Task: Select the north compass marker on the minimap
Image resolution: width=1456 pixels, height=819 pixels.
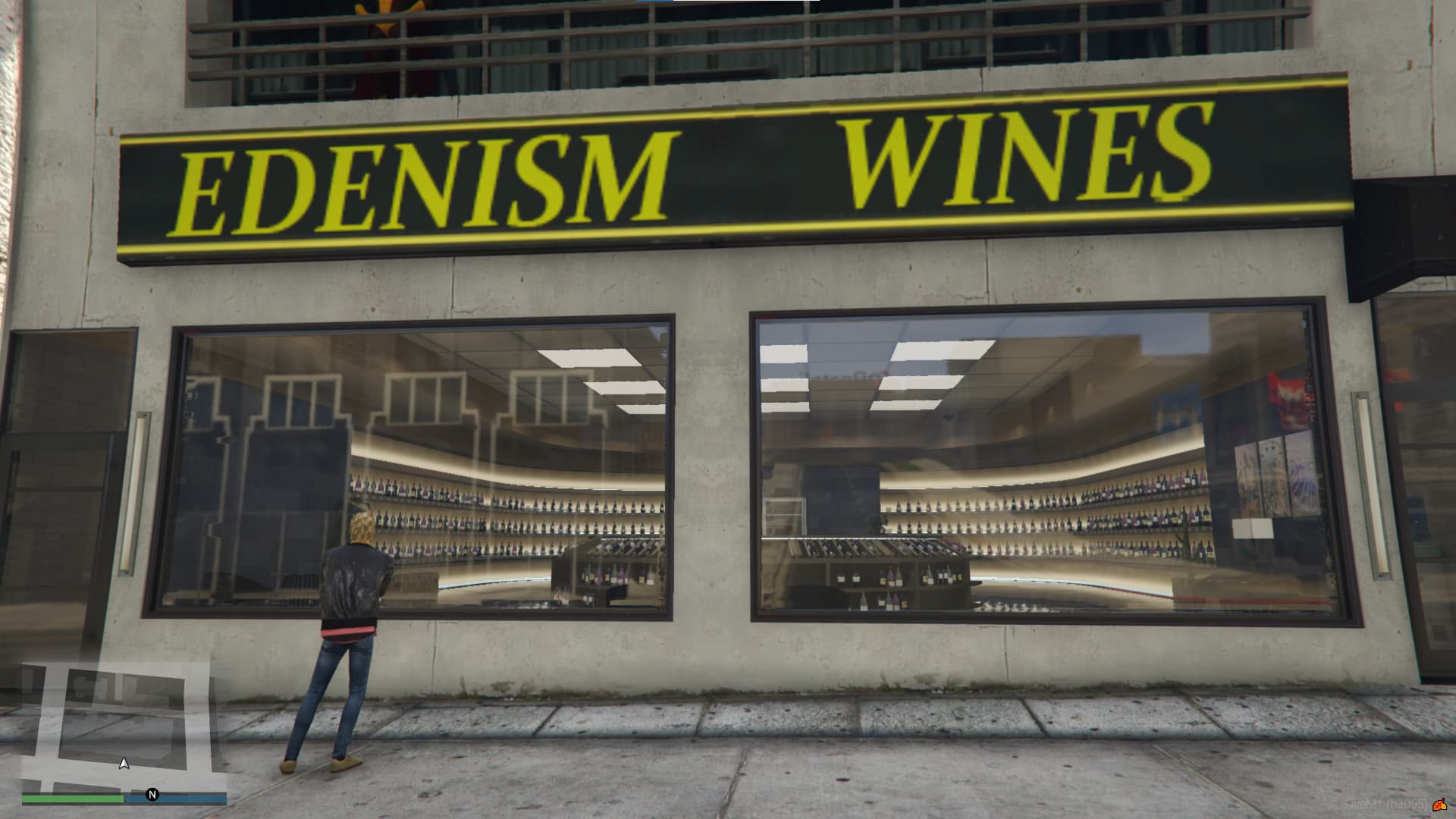Action: (152, 795)
